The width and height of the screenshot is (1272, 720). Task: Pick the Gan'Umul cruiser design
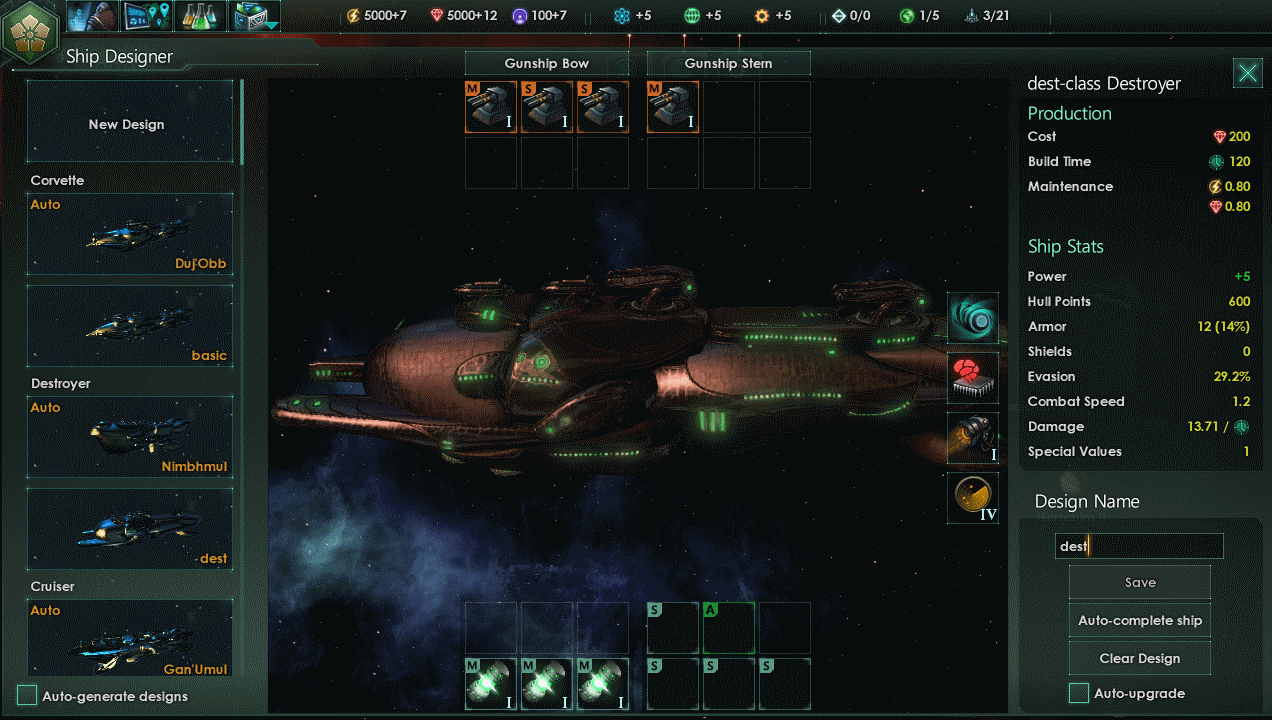point(129,637)
